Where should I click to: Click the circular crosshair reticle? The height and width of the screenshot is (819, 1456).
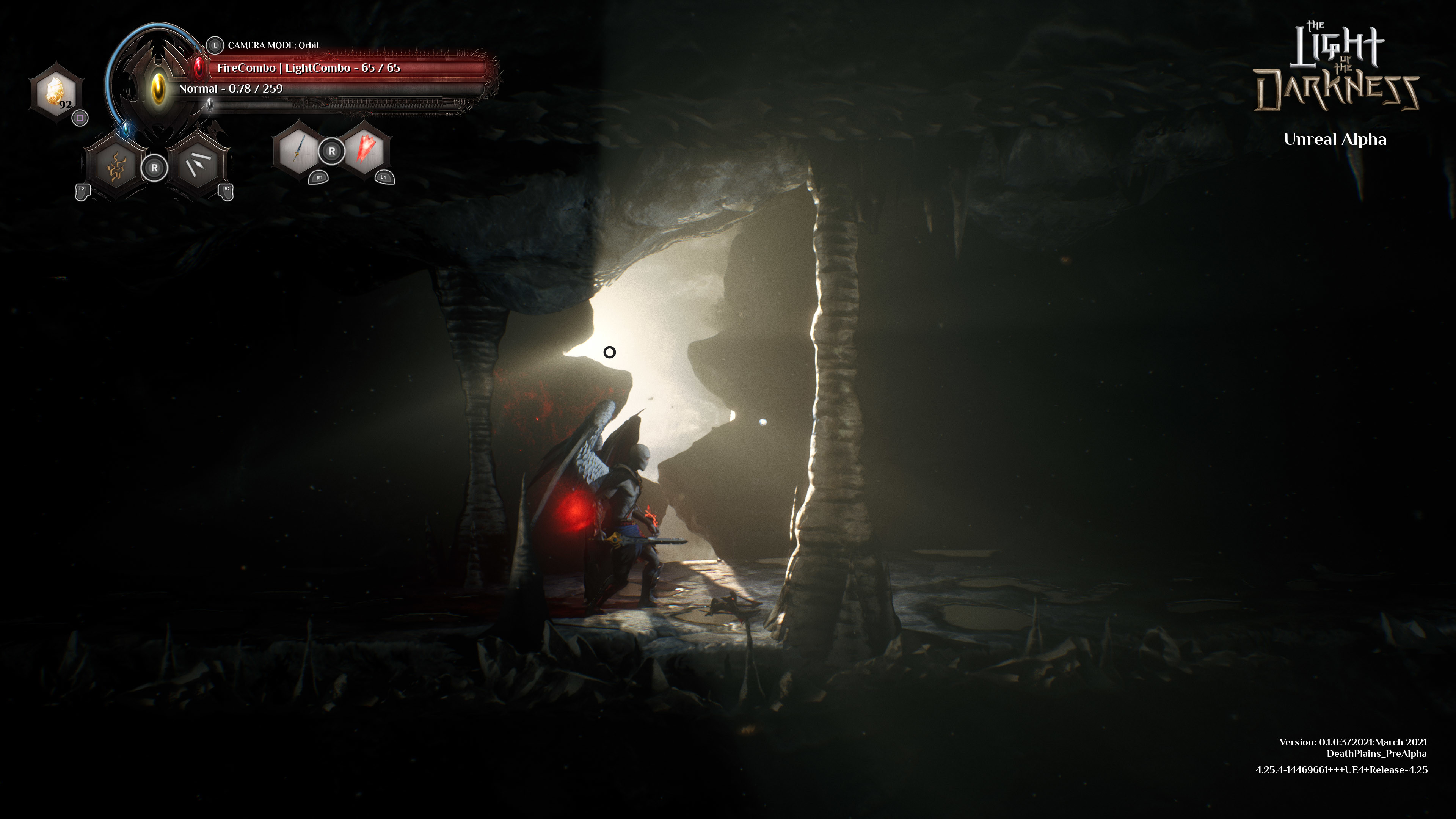pyautogui.click(x=609, y=352)
